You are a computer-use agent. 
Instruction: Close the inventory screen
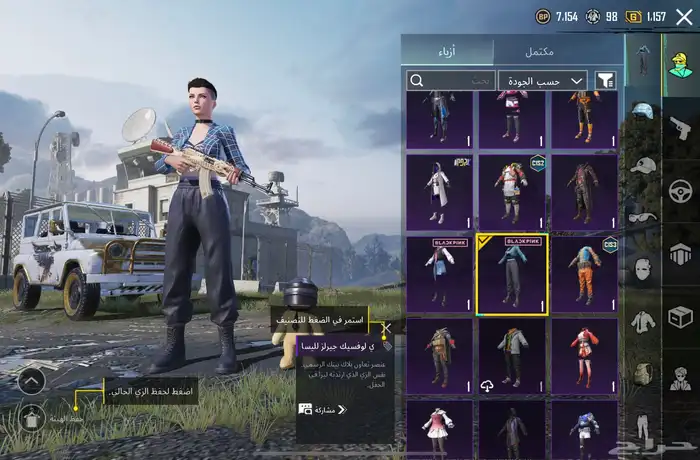pyautogui.click(x=685, y=16)
